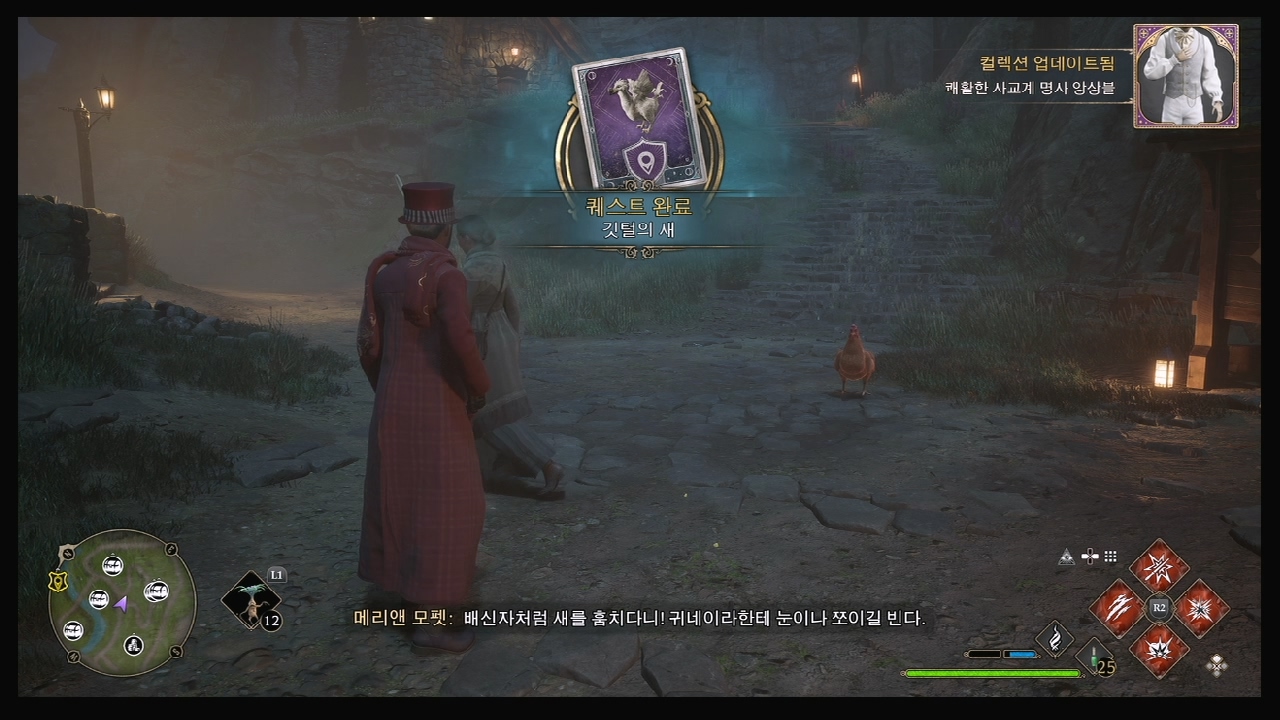View the collection update outfit thumbnail
The image size is (1280, 720).
click(1186, 76)
